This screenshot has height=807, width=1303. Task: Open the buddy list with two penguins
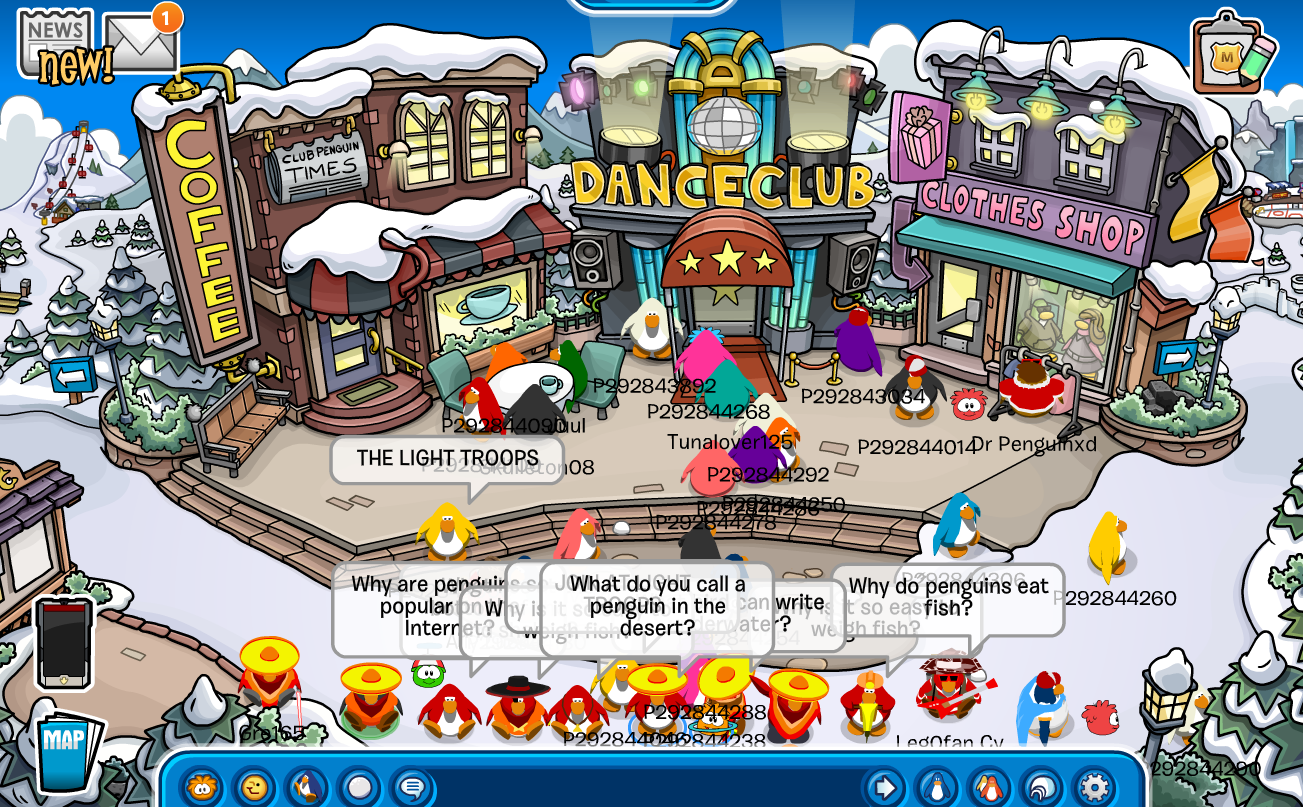point(989,787)
